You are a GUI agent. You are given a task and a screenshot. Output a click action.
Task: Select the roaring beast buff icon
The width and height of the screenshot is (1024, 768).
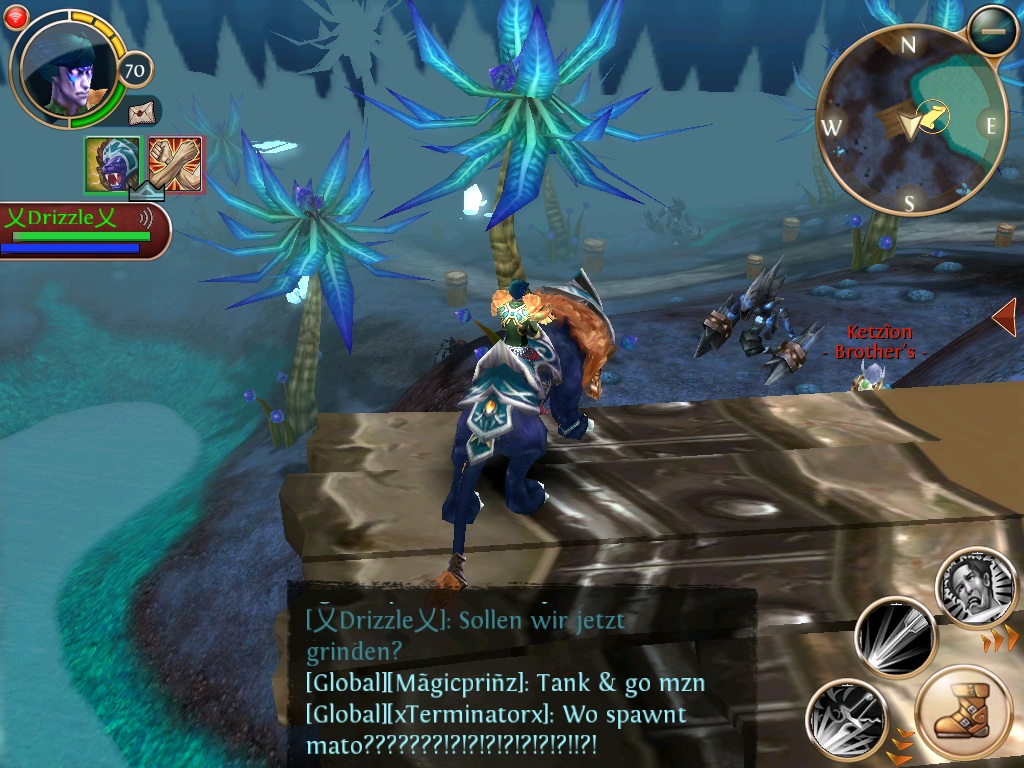112,163
